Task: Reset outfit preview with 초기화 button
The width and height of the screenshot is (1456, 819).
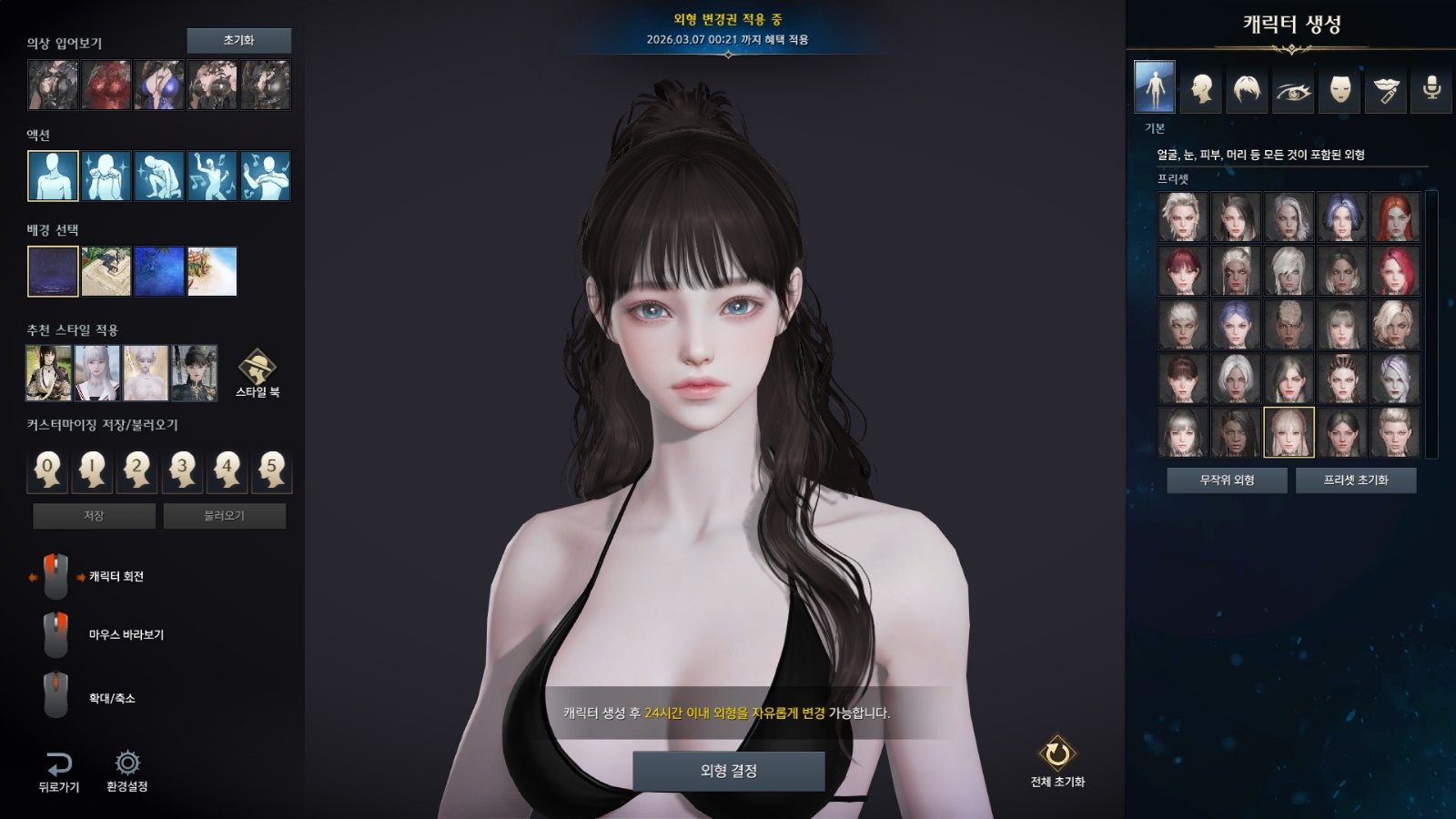Action: (238, 41)
